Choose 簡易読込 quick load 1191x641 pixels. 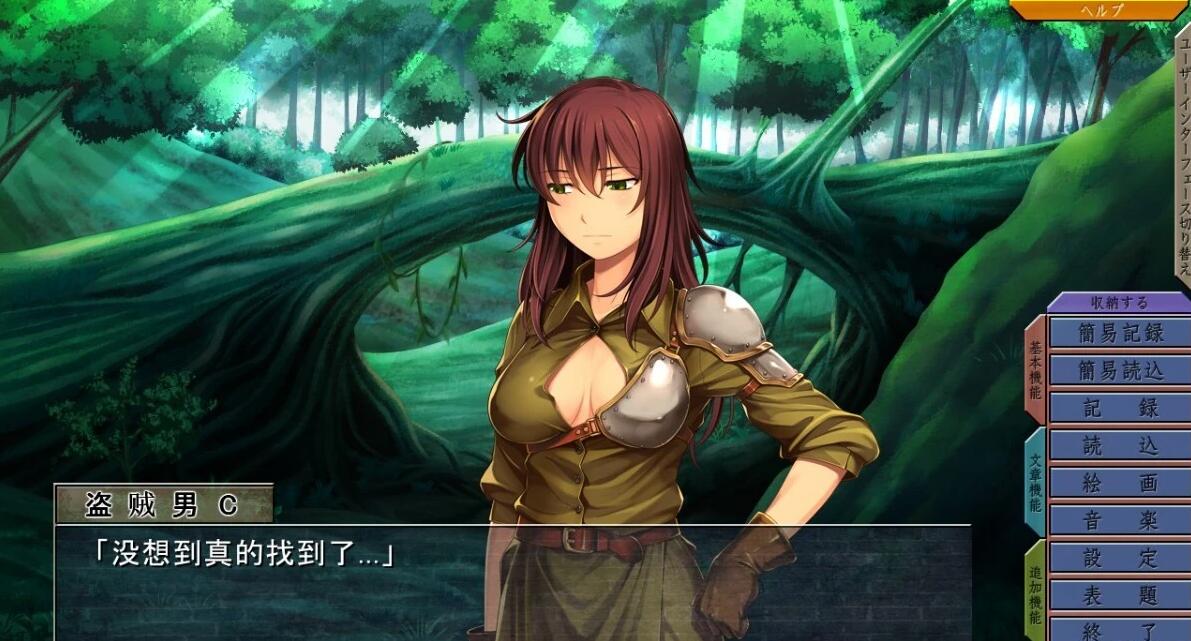[x=1120, y=371]
